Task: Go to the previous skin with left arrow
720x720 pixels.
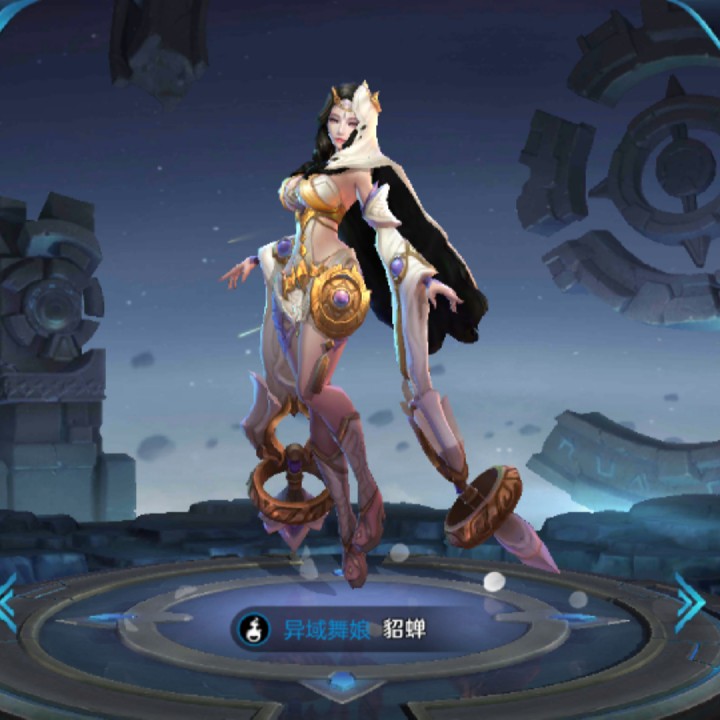Action: point(8,602)
